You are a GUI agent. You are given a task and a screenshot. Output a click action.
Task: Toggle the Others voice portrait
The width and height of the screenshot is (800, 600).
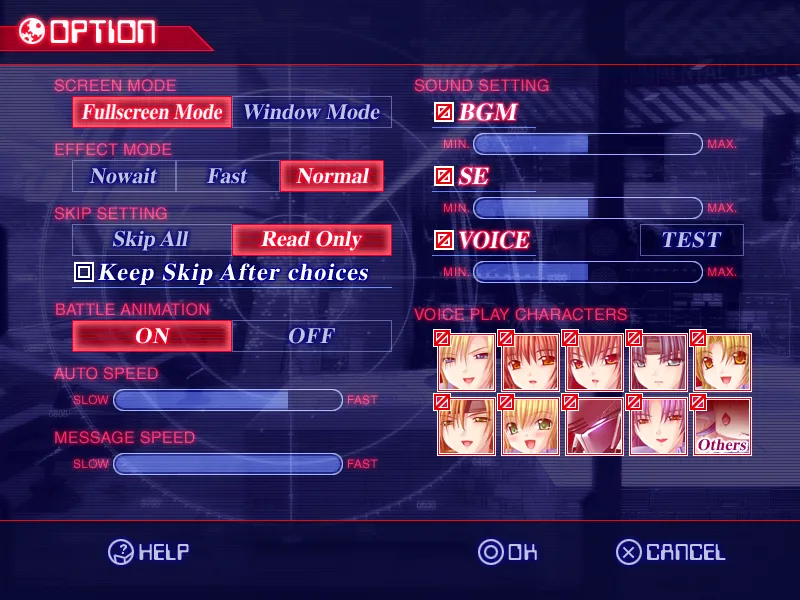pyautogui.click(x=722, y=427)
